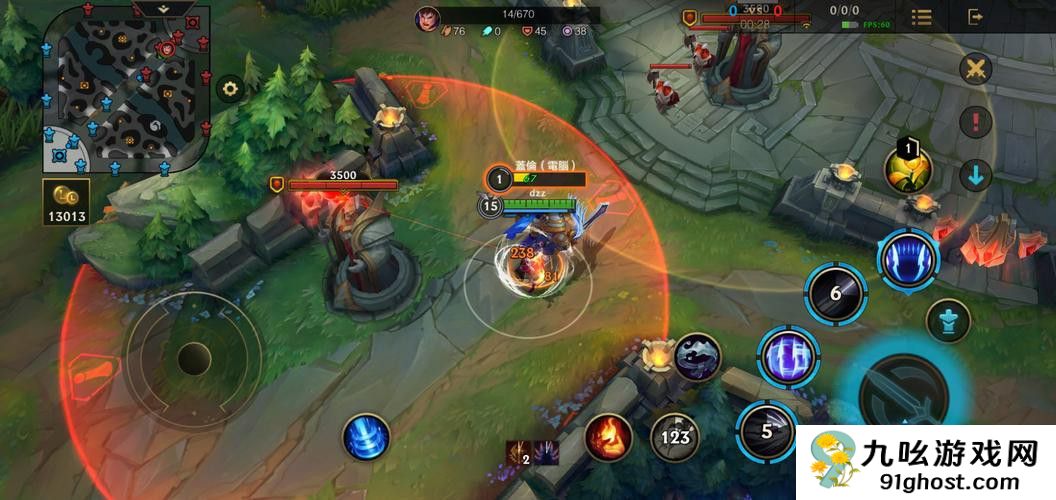
Task: Collapse the minimap with its top arrow
Action: pos(164,8)
